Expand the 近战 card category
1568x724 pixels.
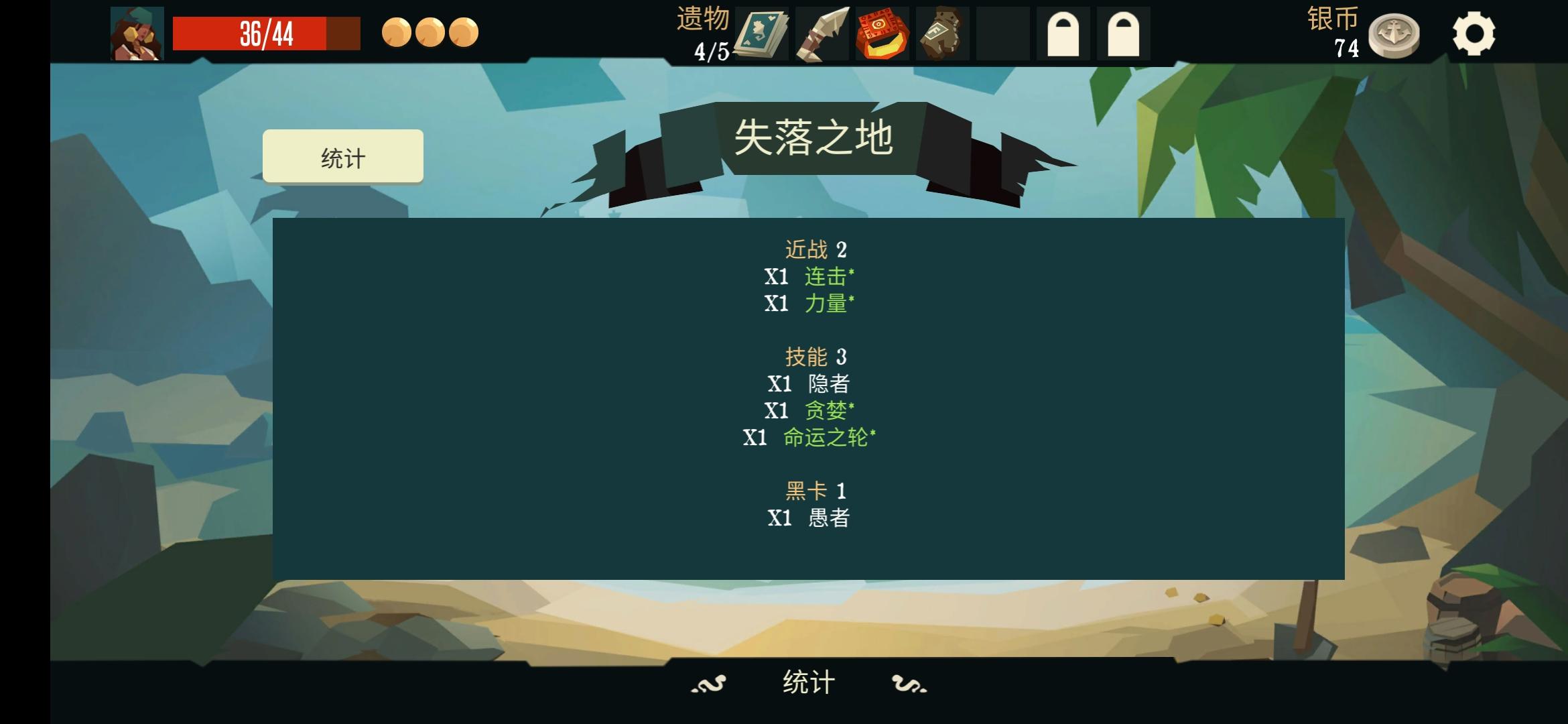pos(815,251)
